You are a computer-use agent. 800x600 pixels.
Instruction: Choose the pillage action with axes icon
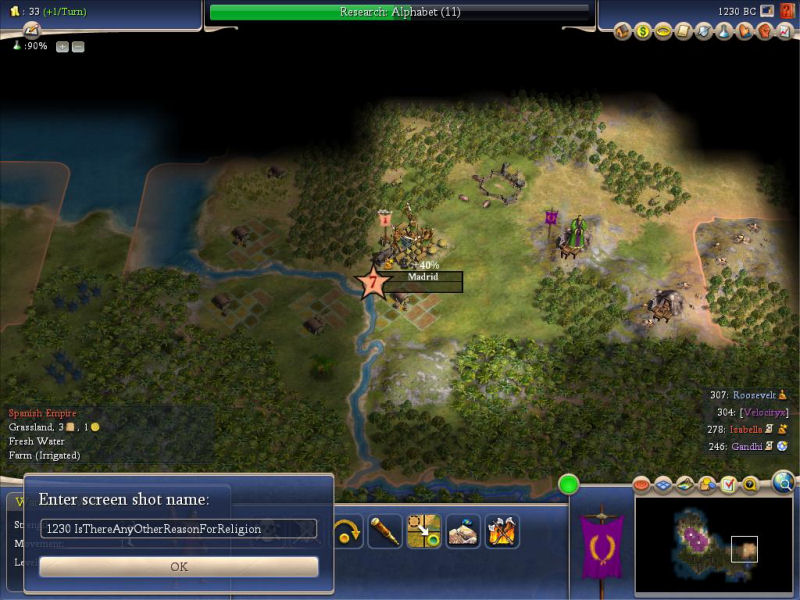(x=502, y=531)
